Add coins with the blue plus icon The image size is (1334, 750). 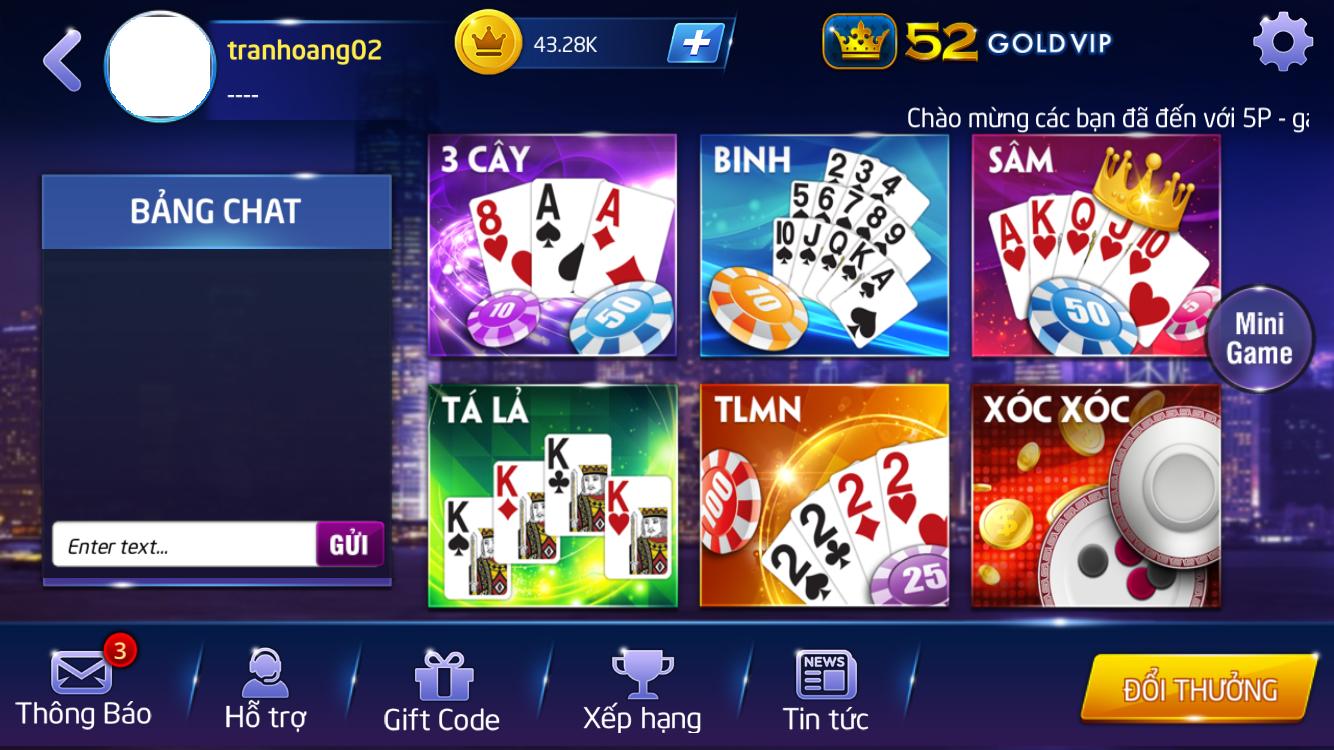[x=698, y=44]
